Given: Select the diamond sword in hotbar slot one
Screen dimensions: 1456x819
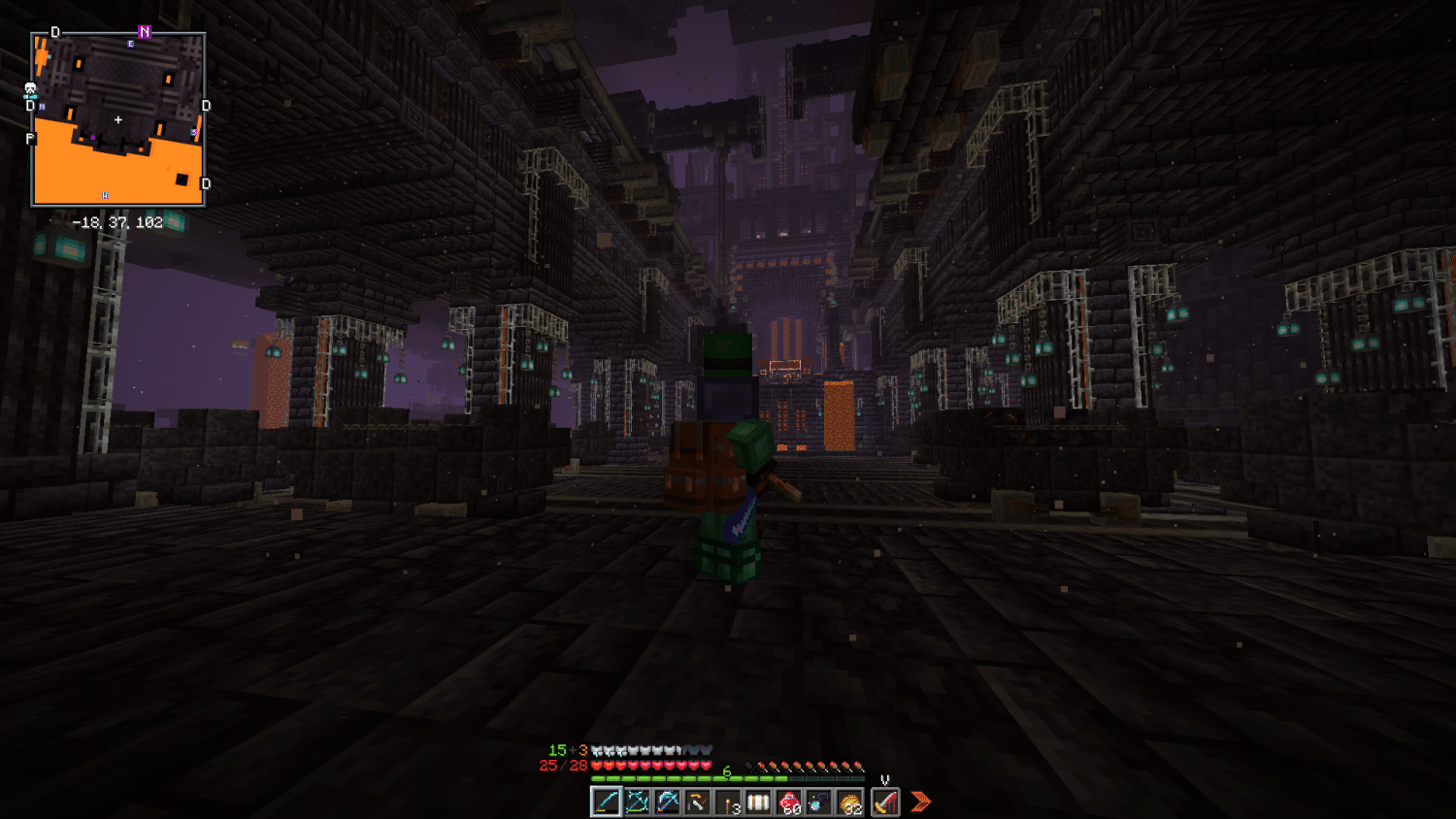Looking at the screenshot, I should [605, 803].
